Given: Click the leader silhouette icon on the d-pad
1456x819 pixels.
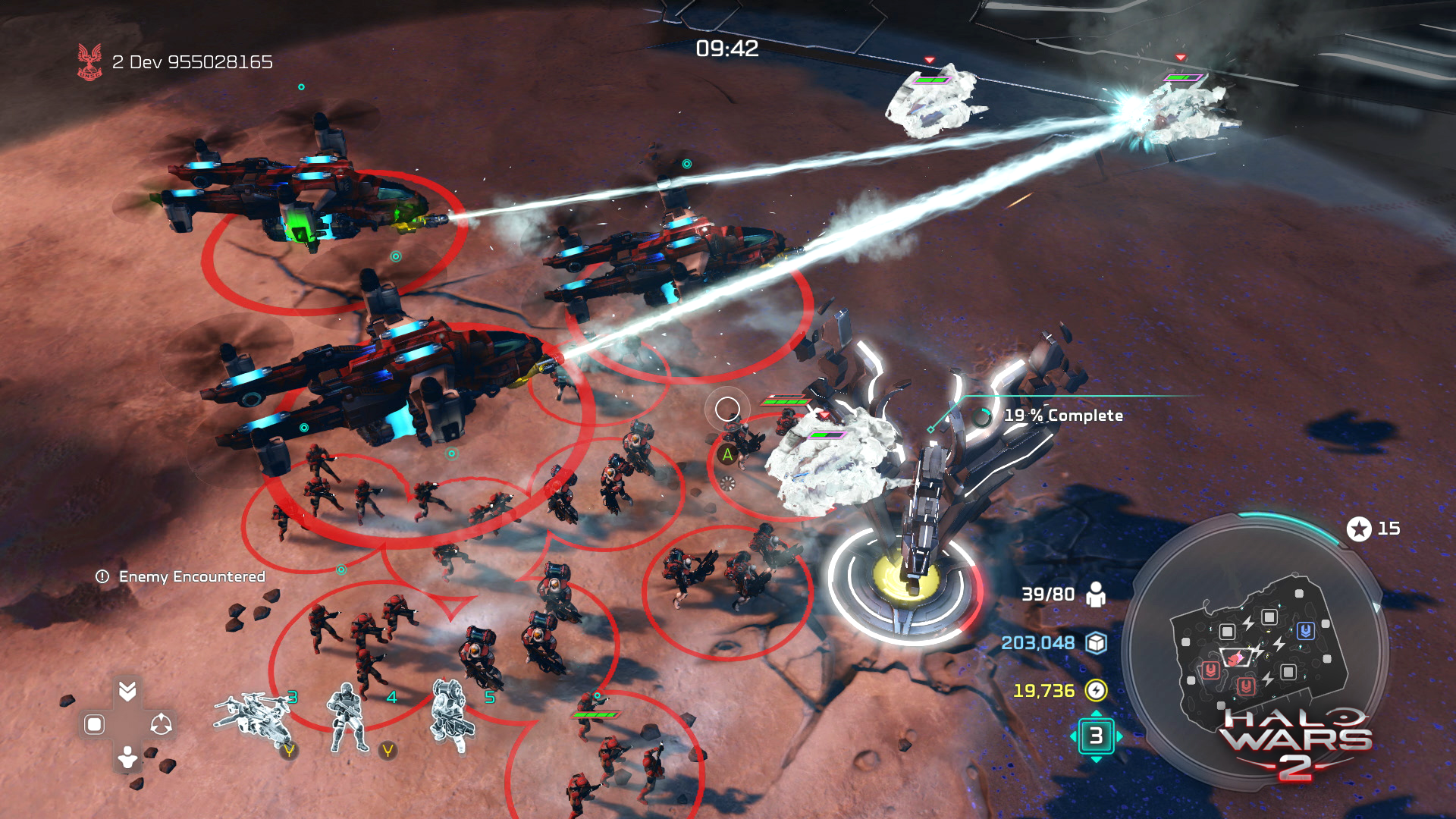Looking at the screenshot, I should click(x=127, y=757).
